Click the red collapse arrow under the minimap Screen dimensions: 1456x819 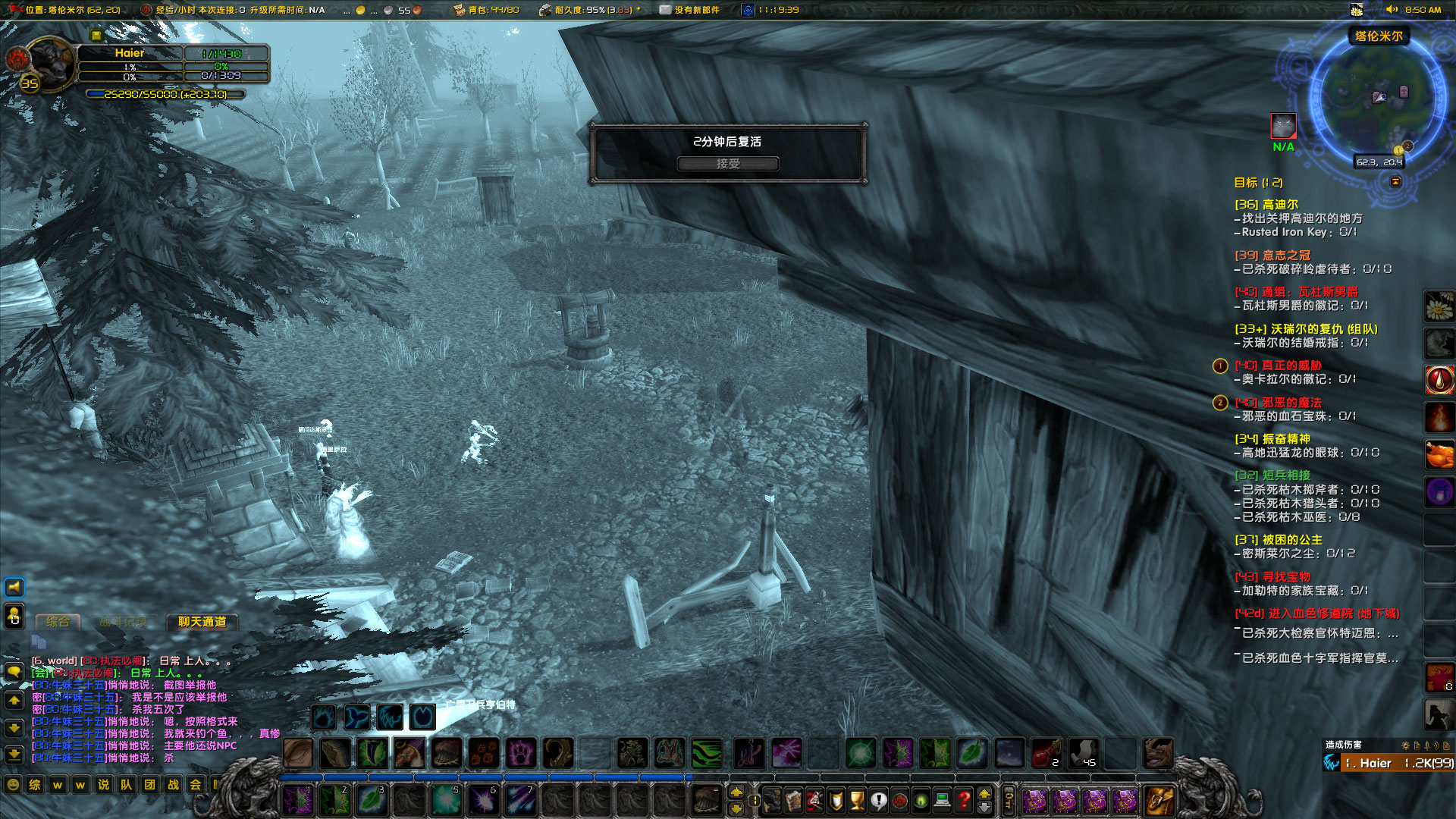click(x=1396, y=181)
